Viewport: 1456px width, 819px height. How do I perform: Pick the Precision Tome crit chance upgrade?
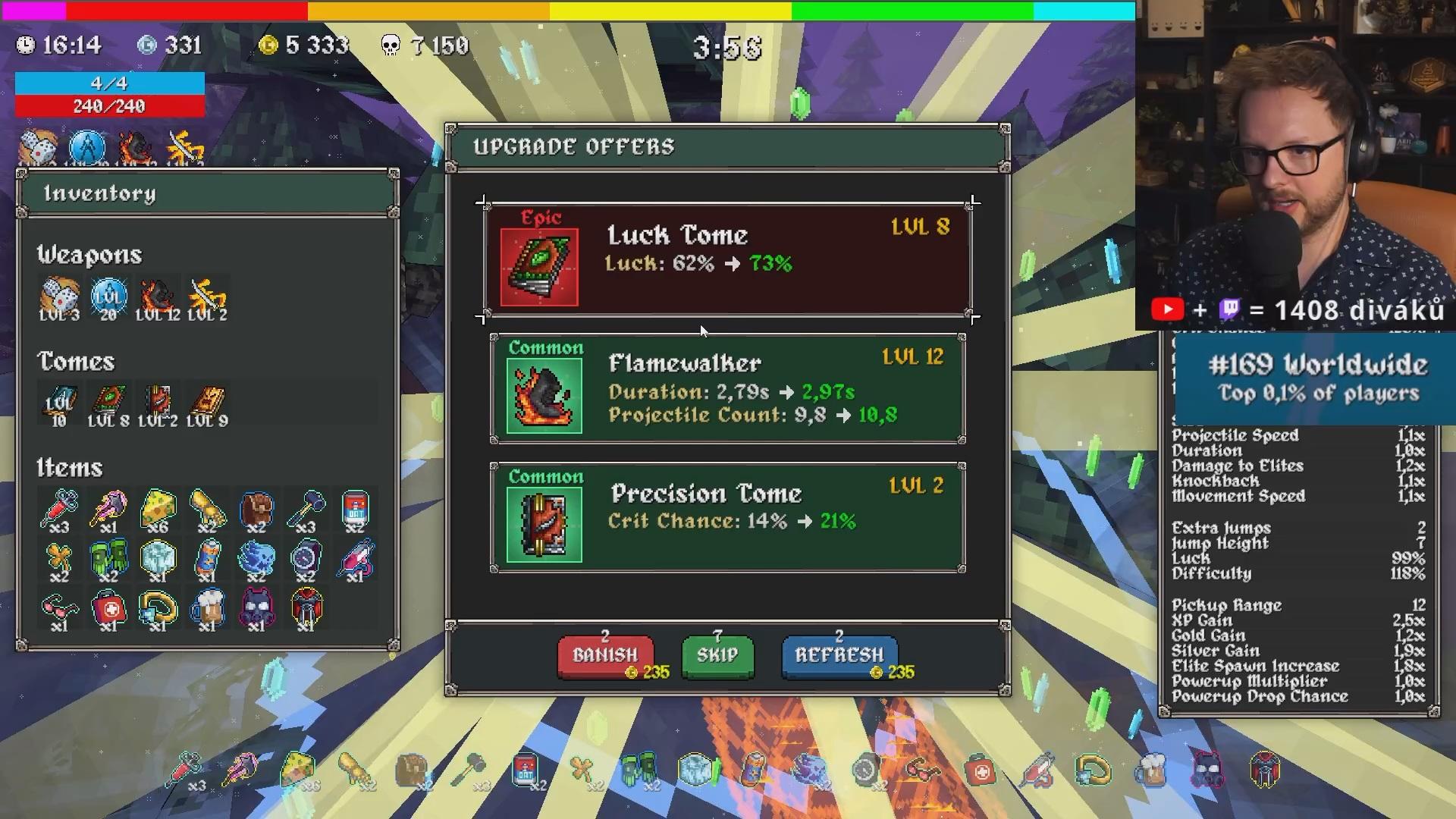coord(728,518)
